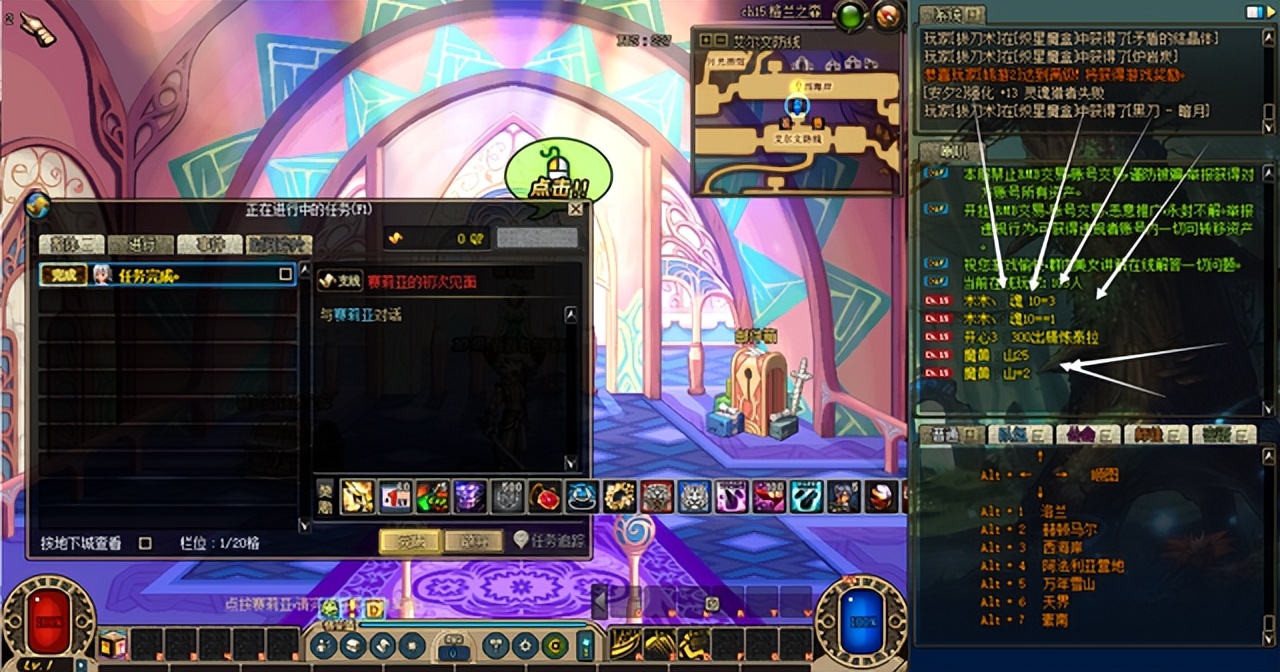Click the white tiger head reward icon
This screenshot has height=672, width=1280.
694,496
